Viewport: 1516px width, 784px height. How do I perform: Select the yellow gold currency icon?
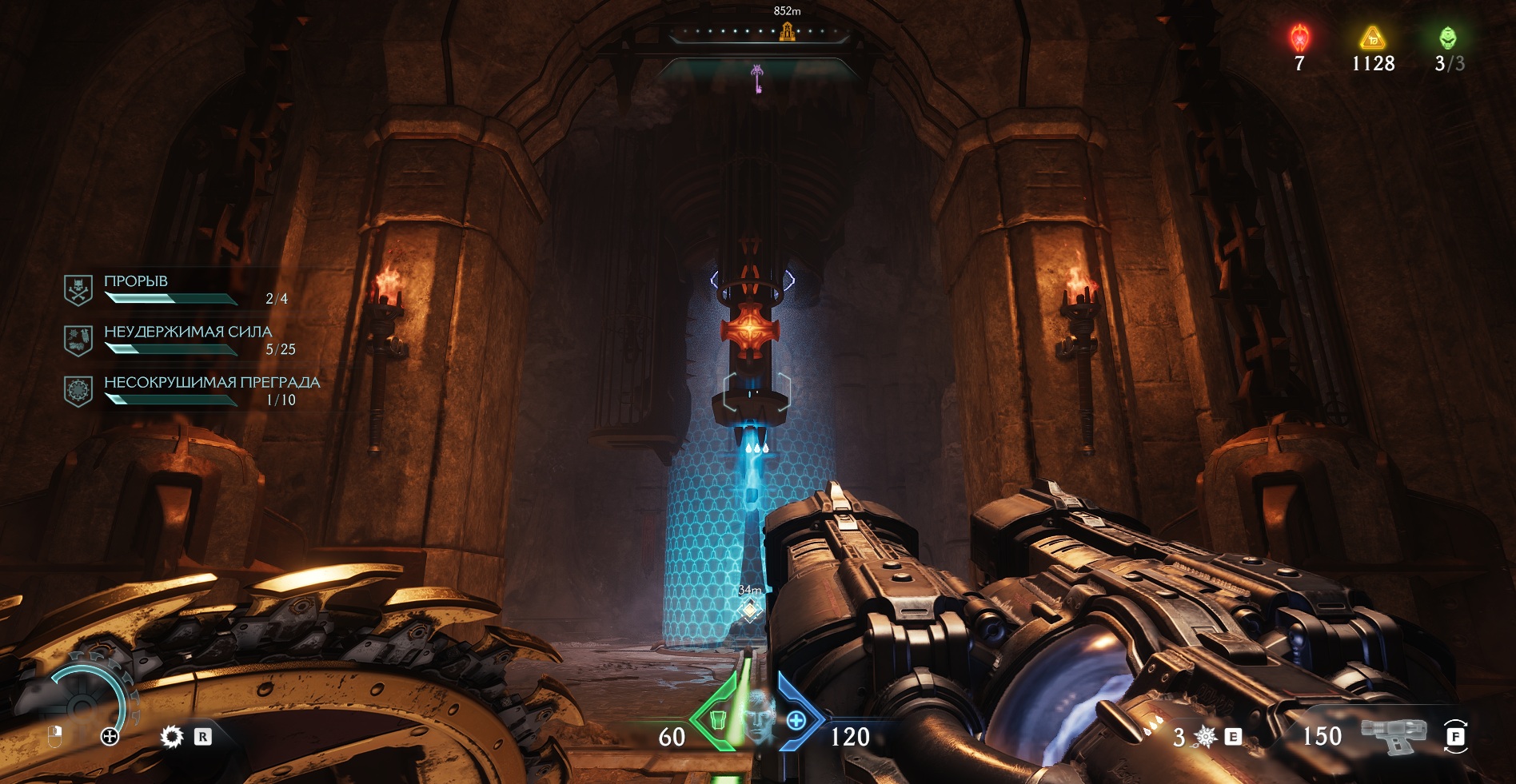[x=1373, y=38]
